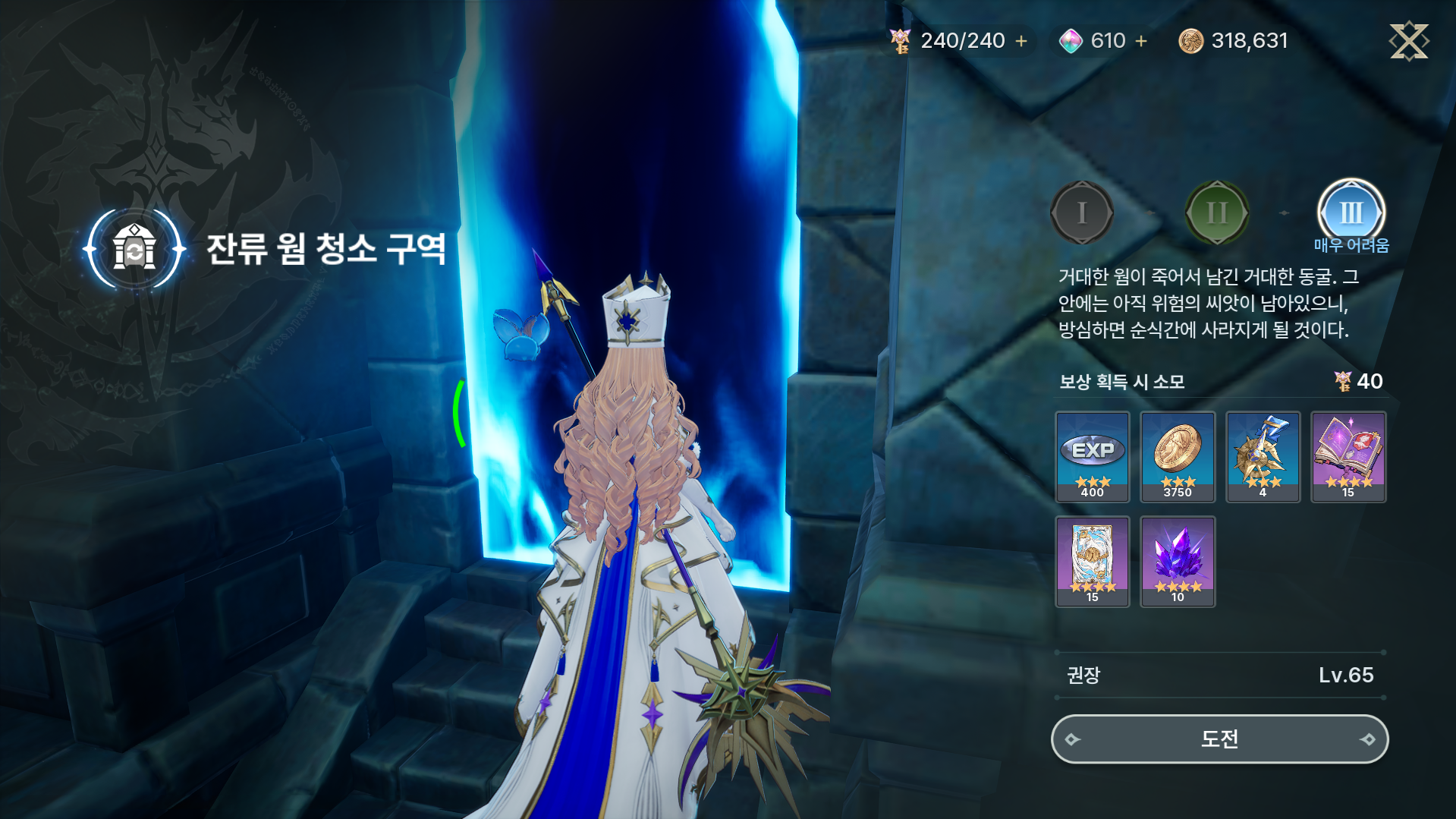Image resolution: width=1456 pixels, height=819 pixels.
Task: Choose difficulty tier III (매우 어려움)
Action: [x=1351, y=213]
